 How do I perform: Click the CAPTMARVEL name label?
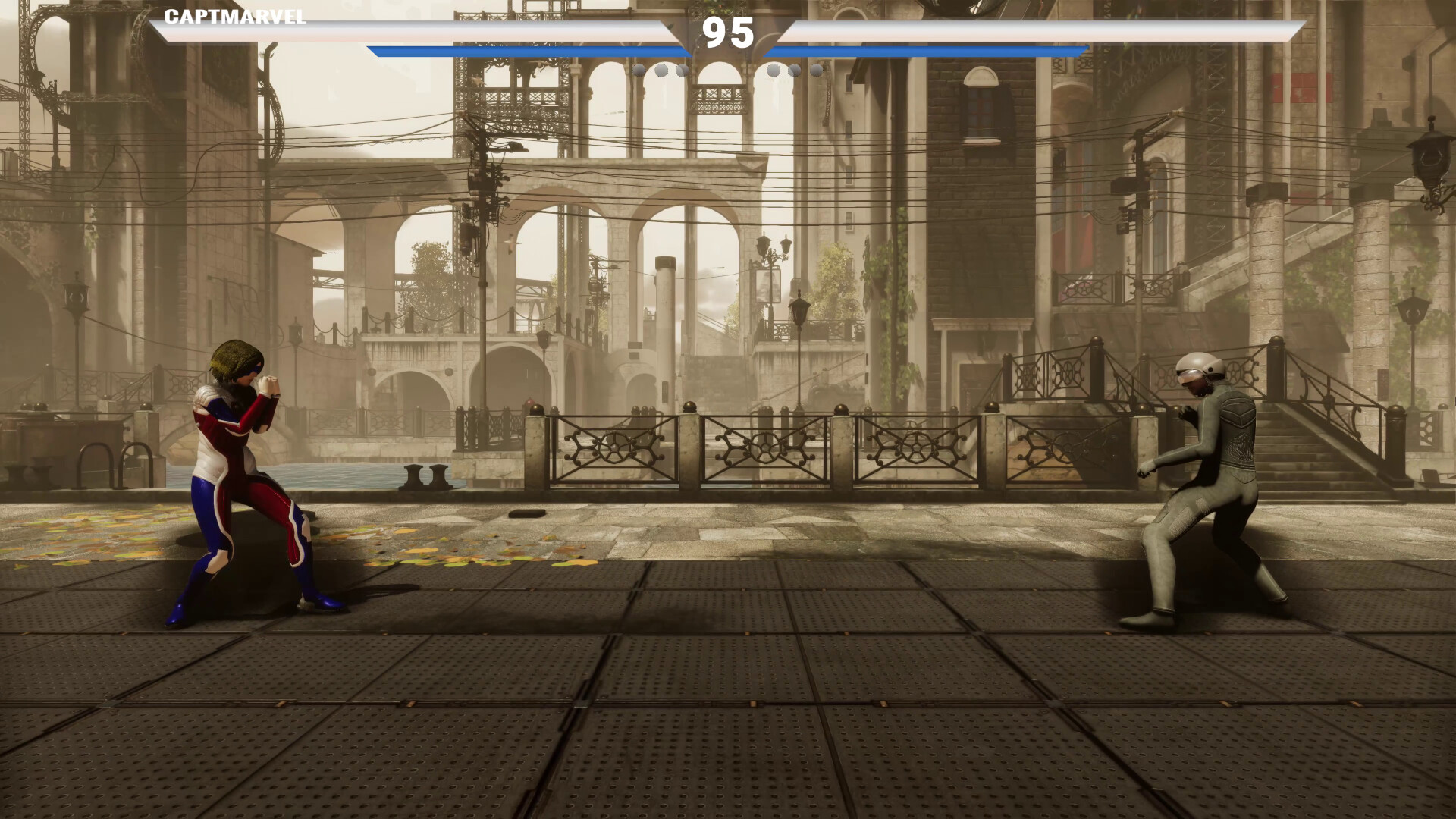233,17
